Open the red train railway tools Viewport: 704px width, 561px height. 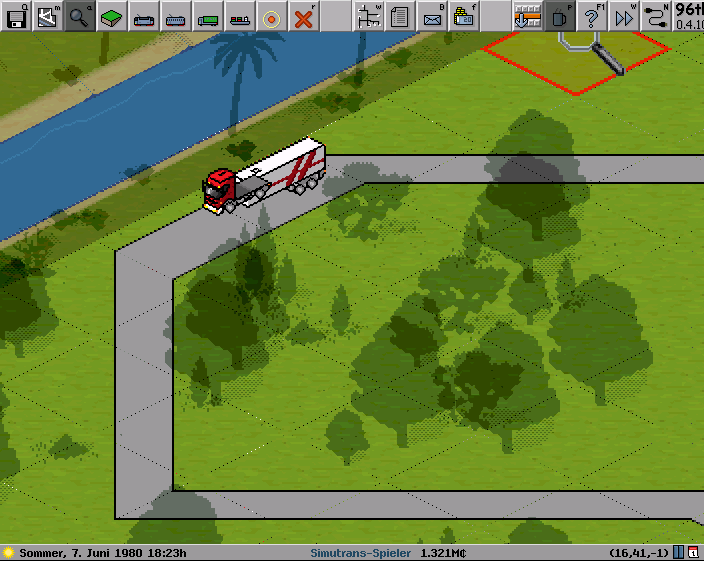click(x=144, y=16)
